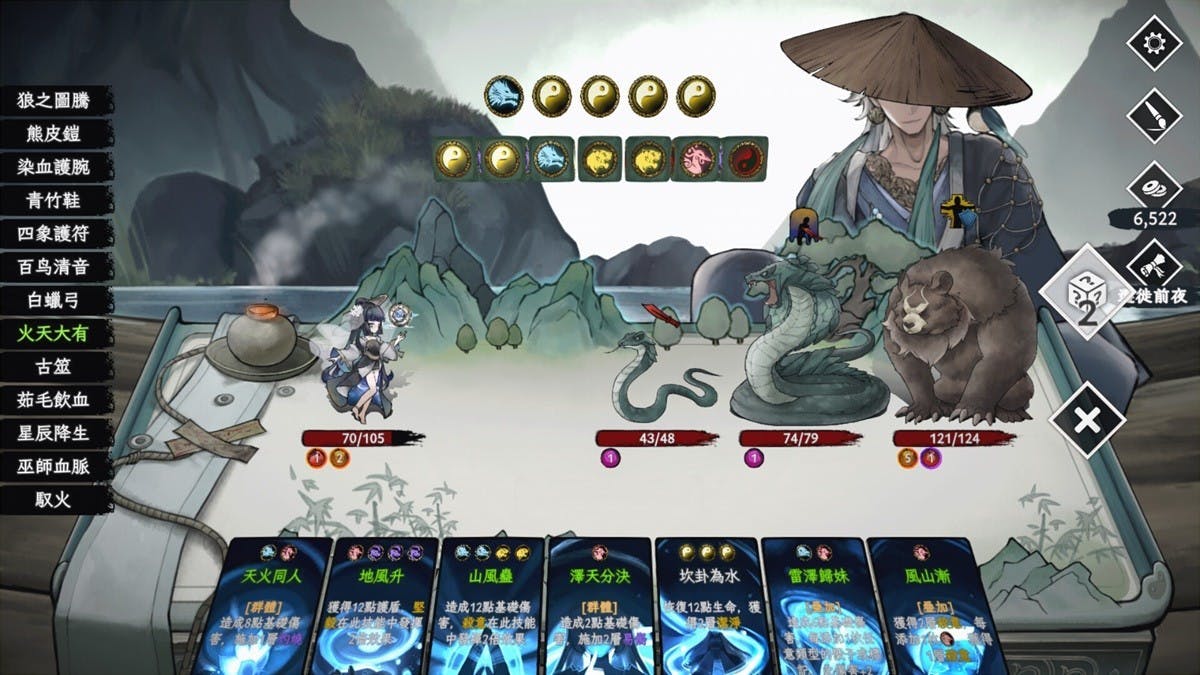Play the 風山漸 card

(921, 605)
